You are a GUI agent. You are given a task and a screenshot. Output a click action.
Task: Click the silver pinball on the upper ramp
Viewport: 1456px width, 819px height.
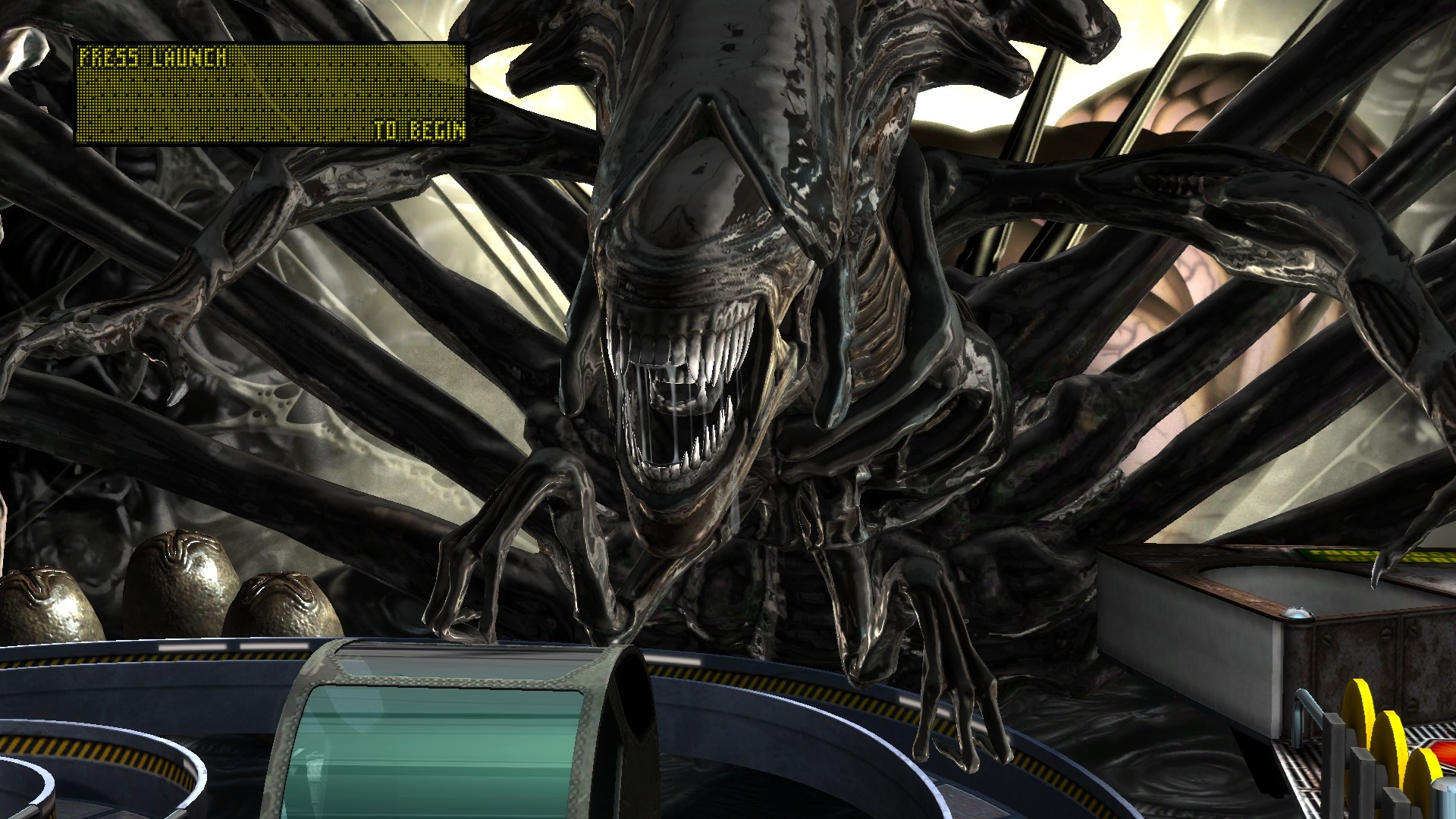click(x=1298, y=612)
